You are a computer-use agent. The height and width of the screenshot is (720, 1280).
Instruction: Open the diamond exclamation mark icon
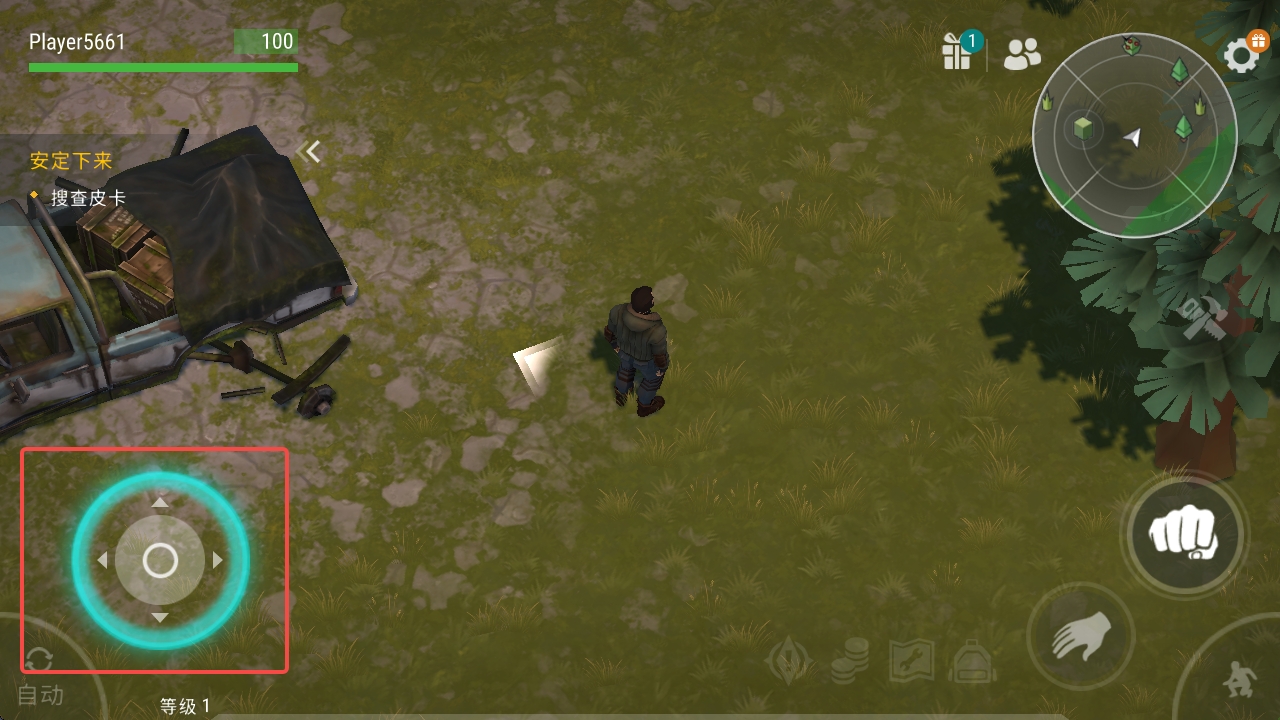(x=788, y=661)
